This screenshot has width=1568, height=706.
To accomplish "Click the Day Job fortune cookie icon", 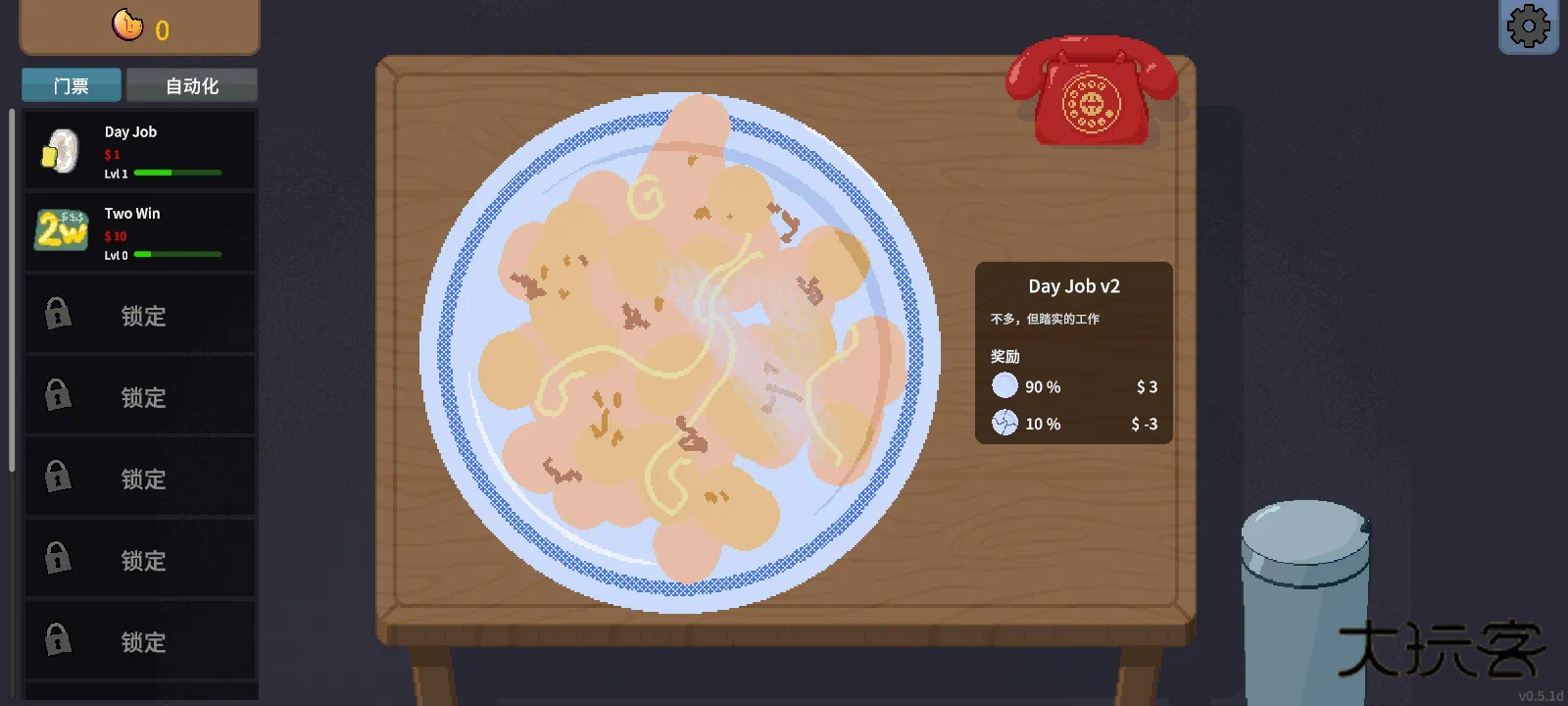I will 61,150.
